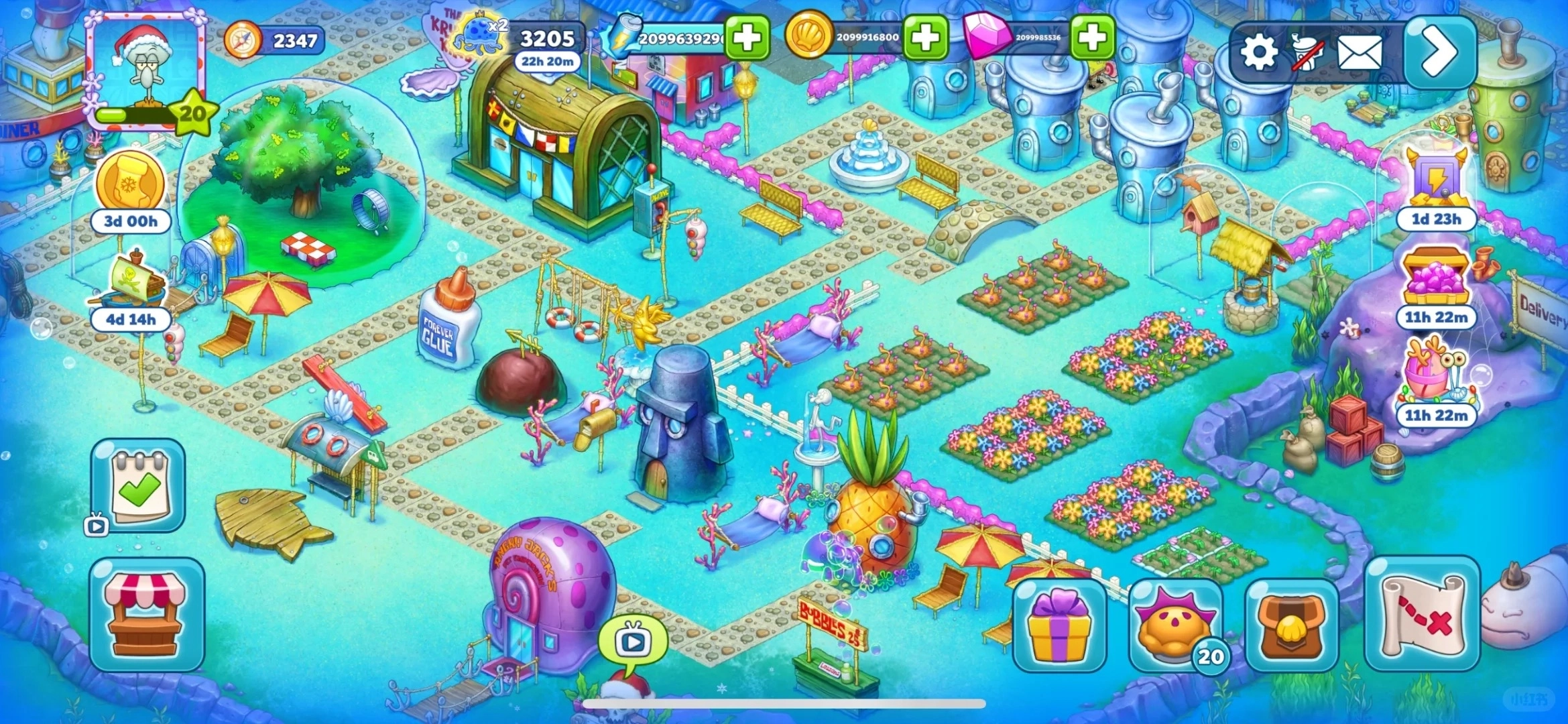The width and height of the screenshot is (1568, 724).
Task: Expand the top-right arrow panel
Action: pyautogui.click(x=1439, y=52)
